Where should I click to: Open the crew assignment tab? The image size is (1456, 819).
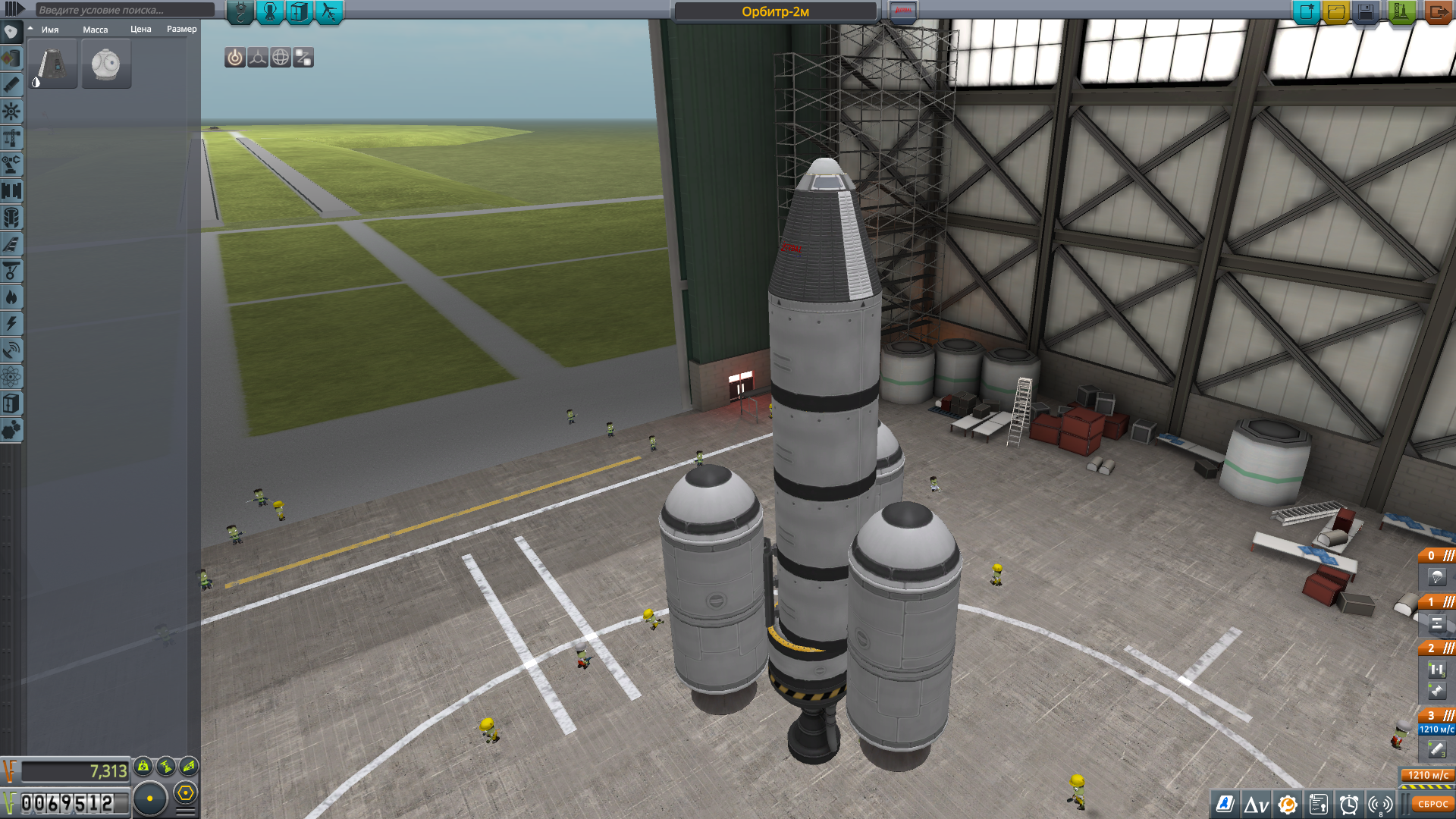(270, 12)
